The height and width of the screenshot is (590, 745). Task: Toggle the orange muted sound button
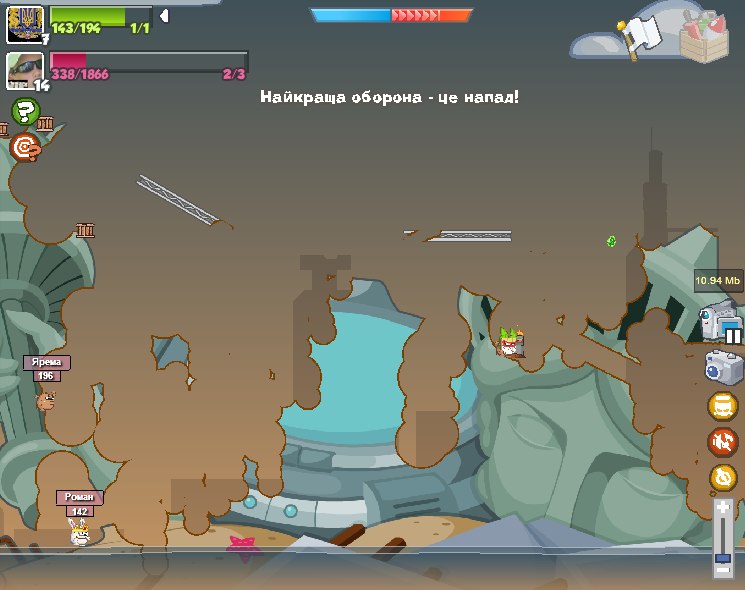click(x=722, y=441)
